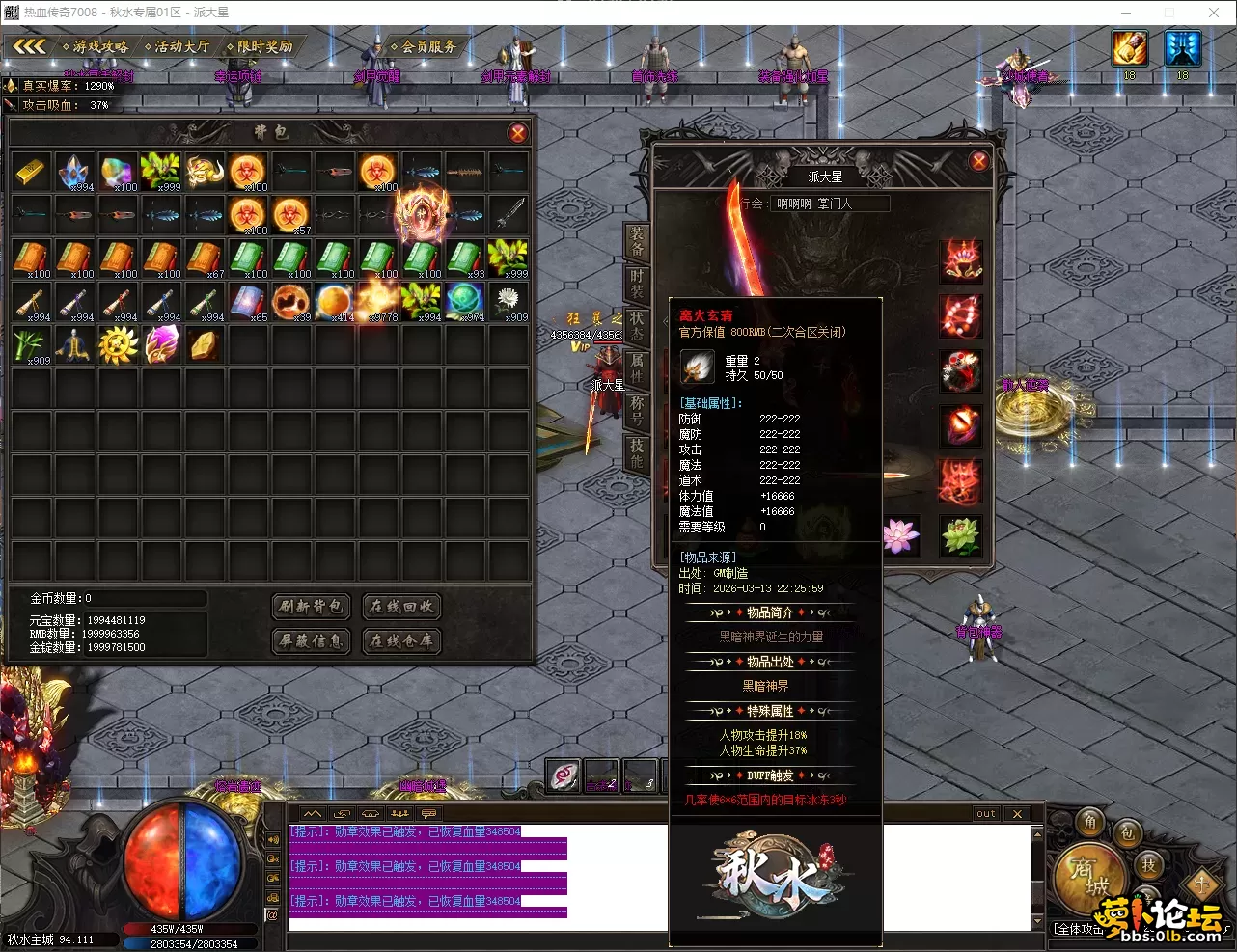This screenshot has height=952, width=1237.
Task: Select the golden sun item in the backpack
Action: 118,345
